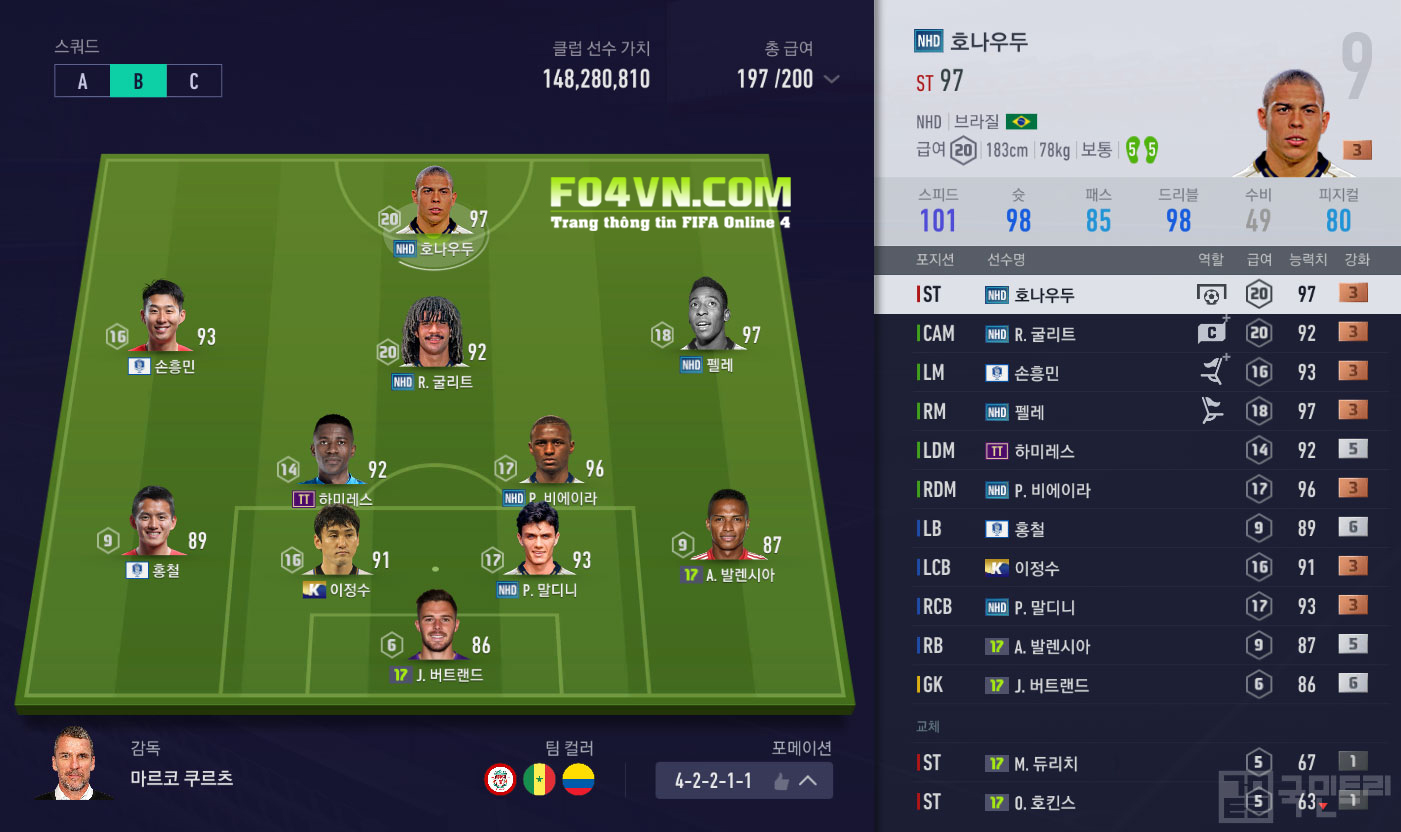Pick the RCB P. 말디니 list row

point(1137,607)
